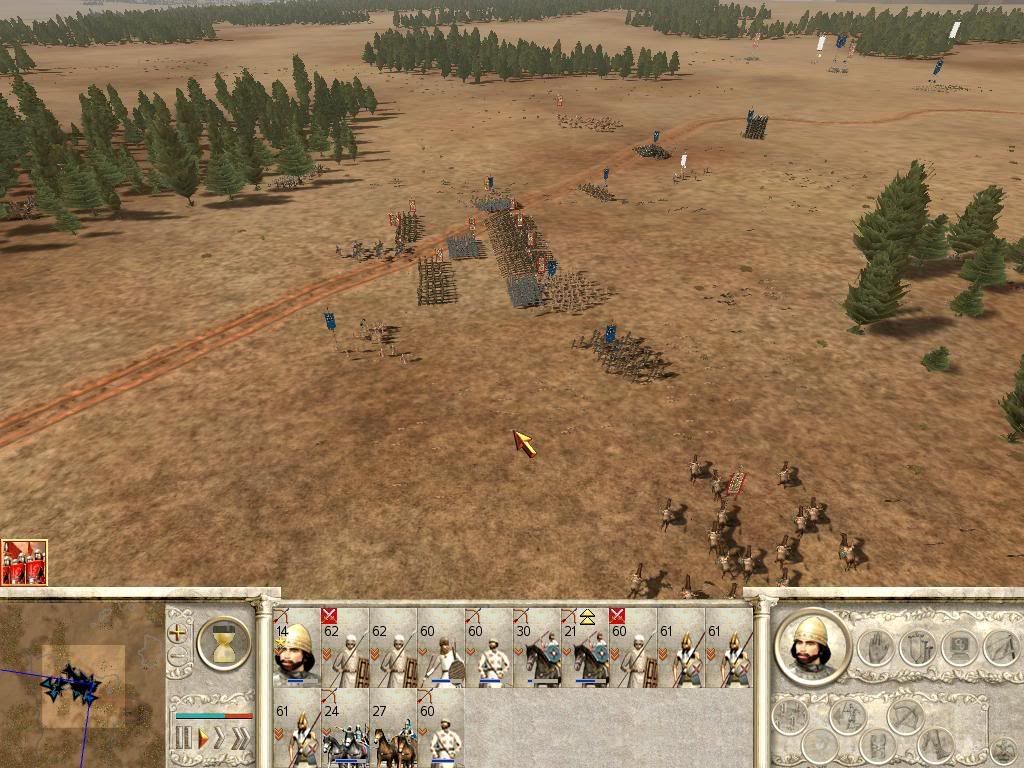
Task: Set battle speed to normal play
Action: coord(203,738)
